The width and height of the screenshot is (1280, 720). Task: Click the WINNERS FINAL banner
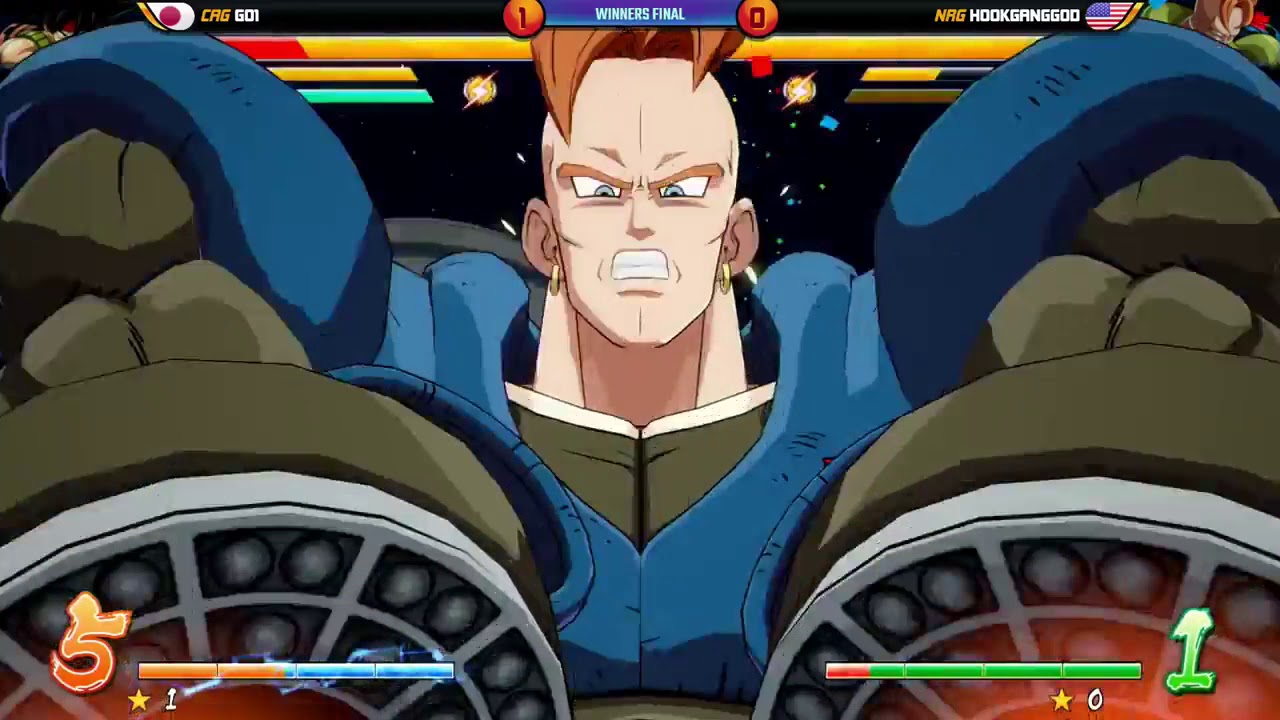(640, 14)
